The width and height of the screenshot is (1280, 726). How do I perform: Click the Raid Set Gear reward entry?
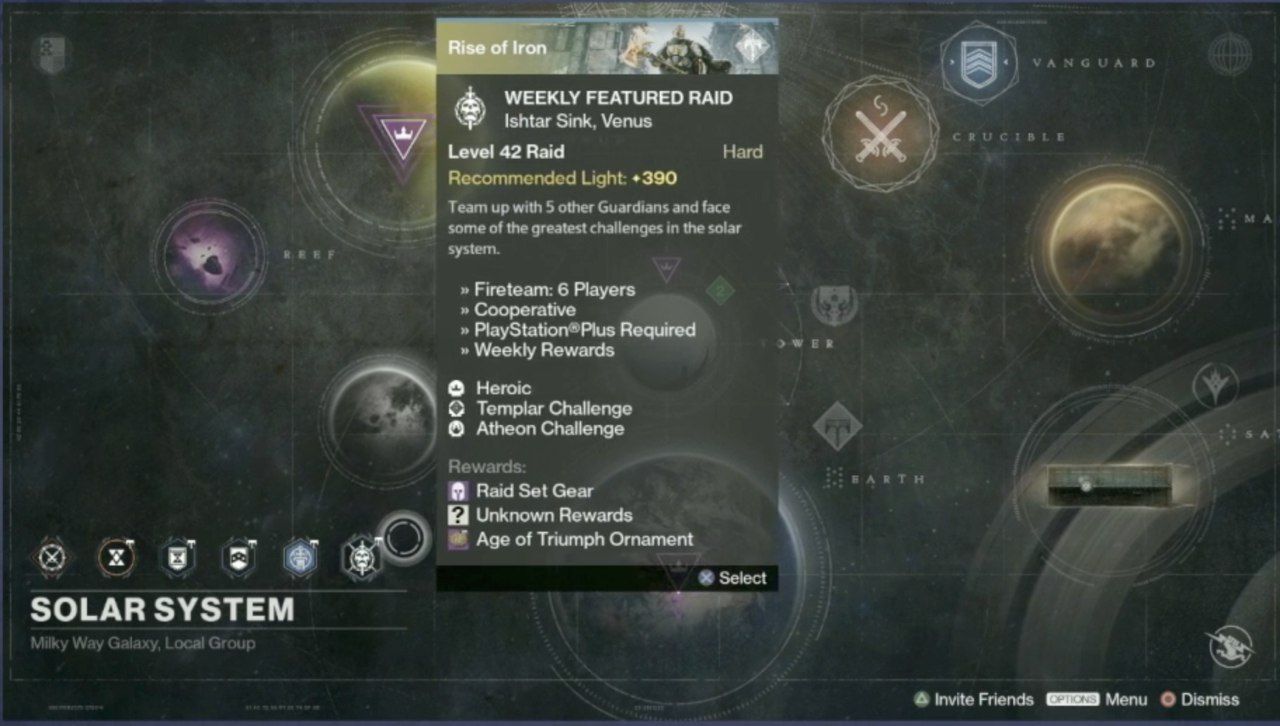point(534,491)
